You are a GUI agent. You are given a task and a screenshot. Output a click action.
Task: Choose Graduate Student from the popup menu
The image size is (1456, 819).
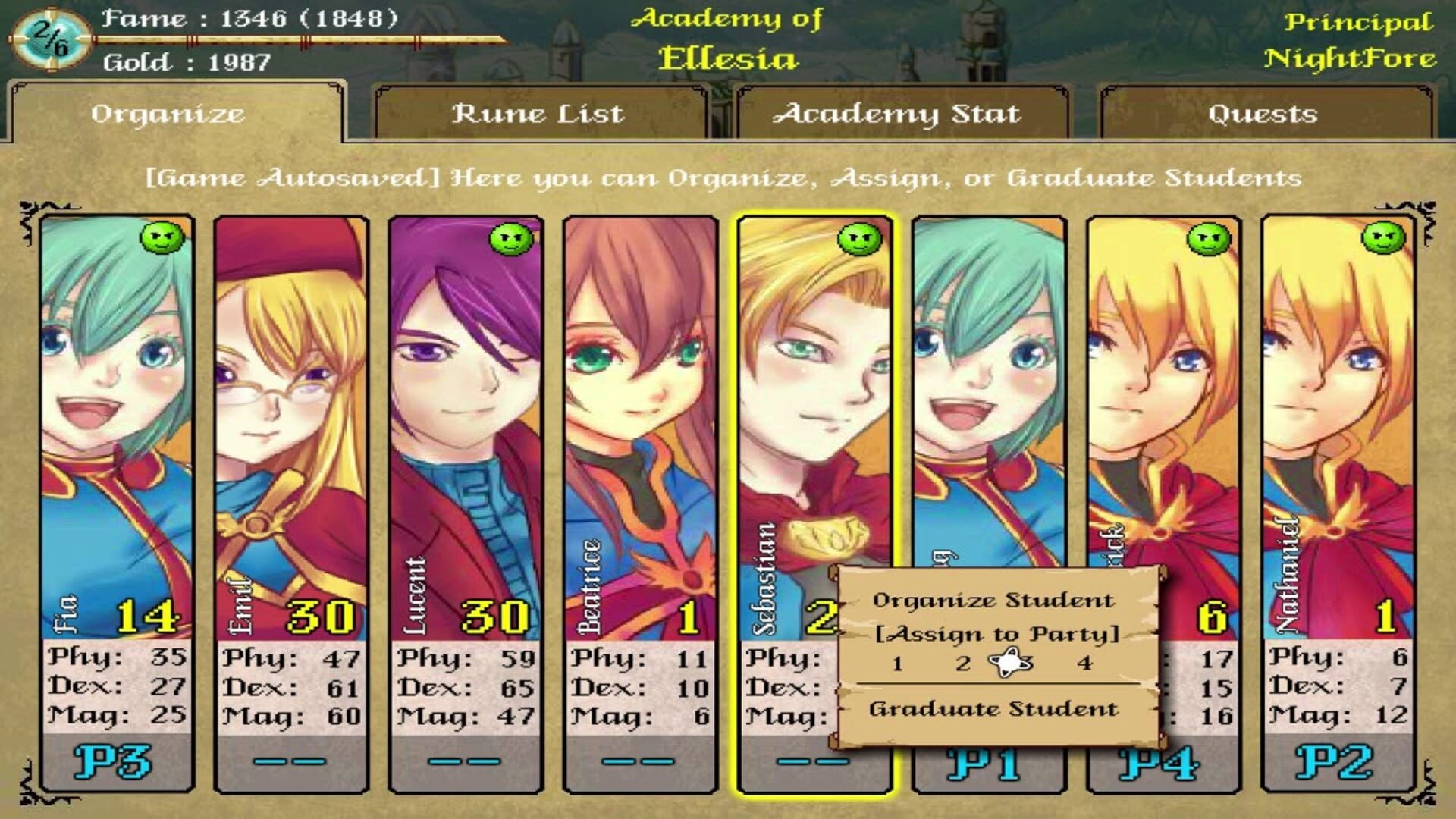[x=993, y=709]
